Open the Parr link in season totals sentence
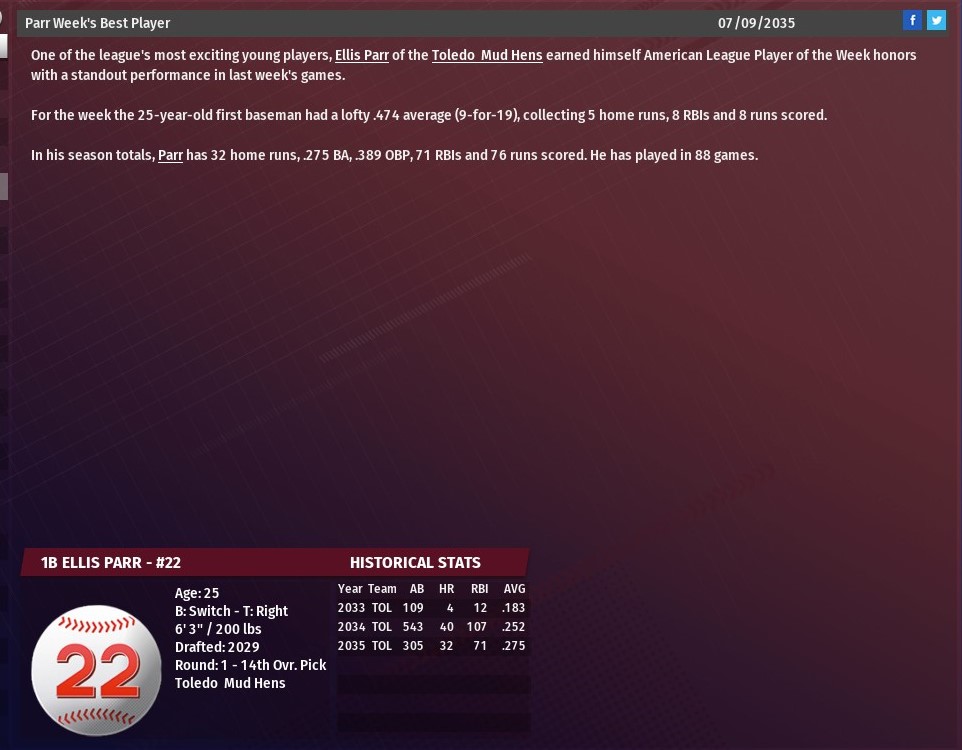 tap(170, 156)
